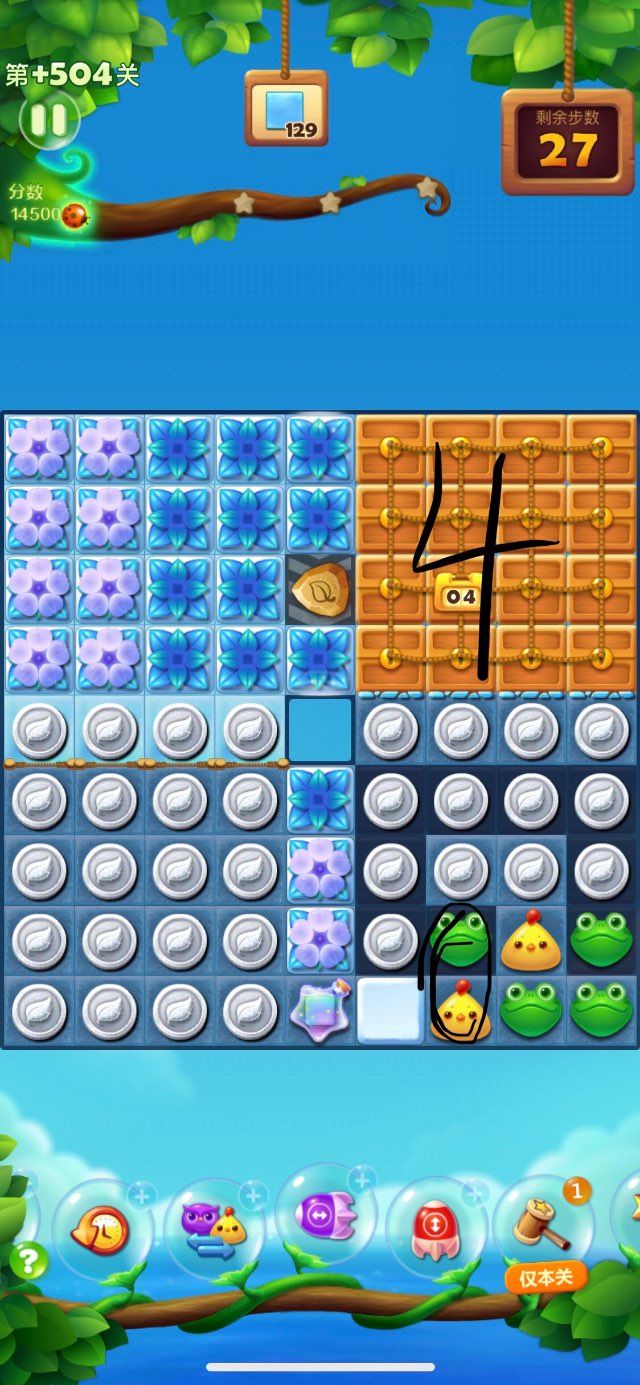Tap the yellow 04 lock on the crates

pyautogui.click(x=460, y=593)
